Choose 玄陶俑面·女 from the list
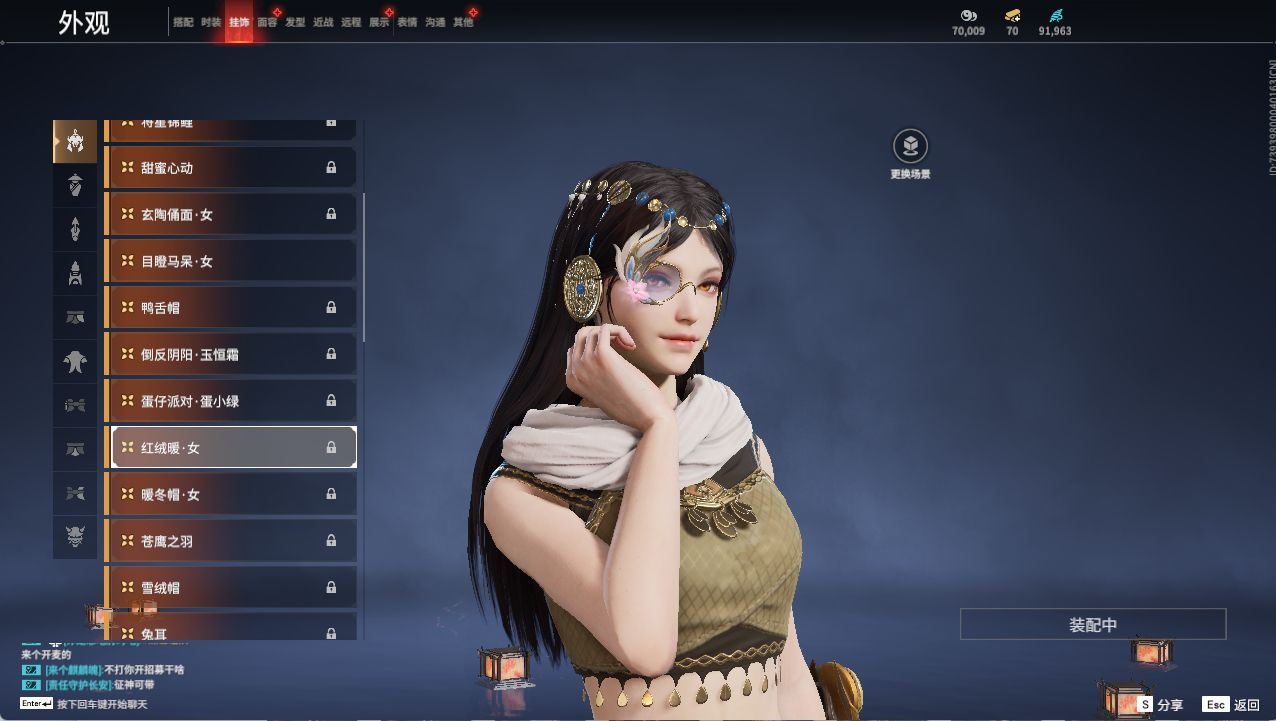 231,214
